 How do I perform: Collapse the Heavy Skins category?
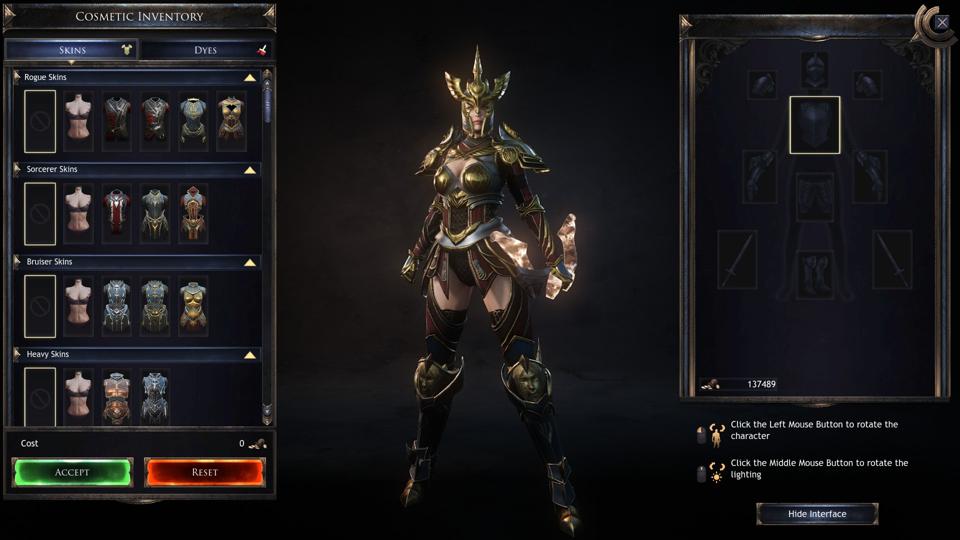pyautogui.click(x=249, y=355)
